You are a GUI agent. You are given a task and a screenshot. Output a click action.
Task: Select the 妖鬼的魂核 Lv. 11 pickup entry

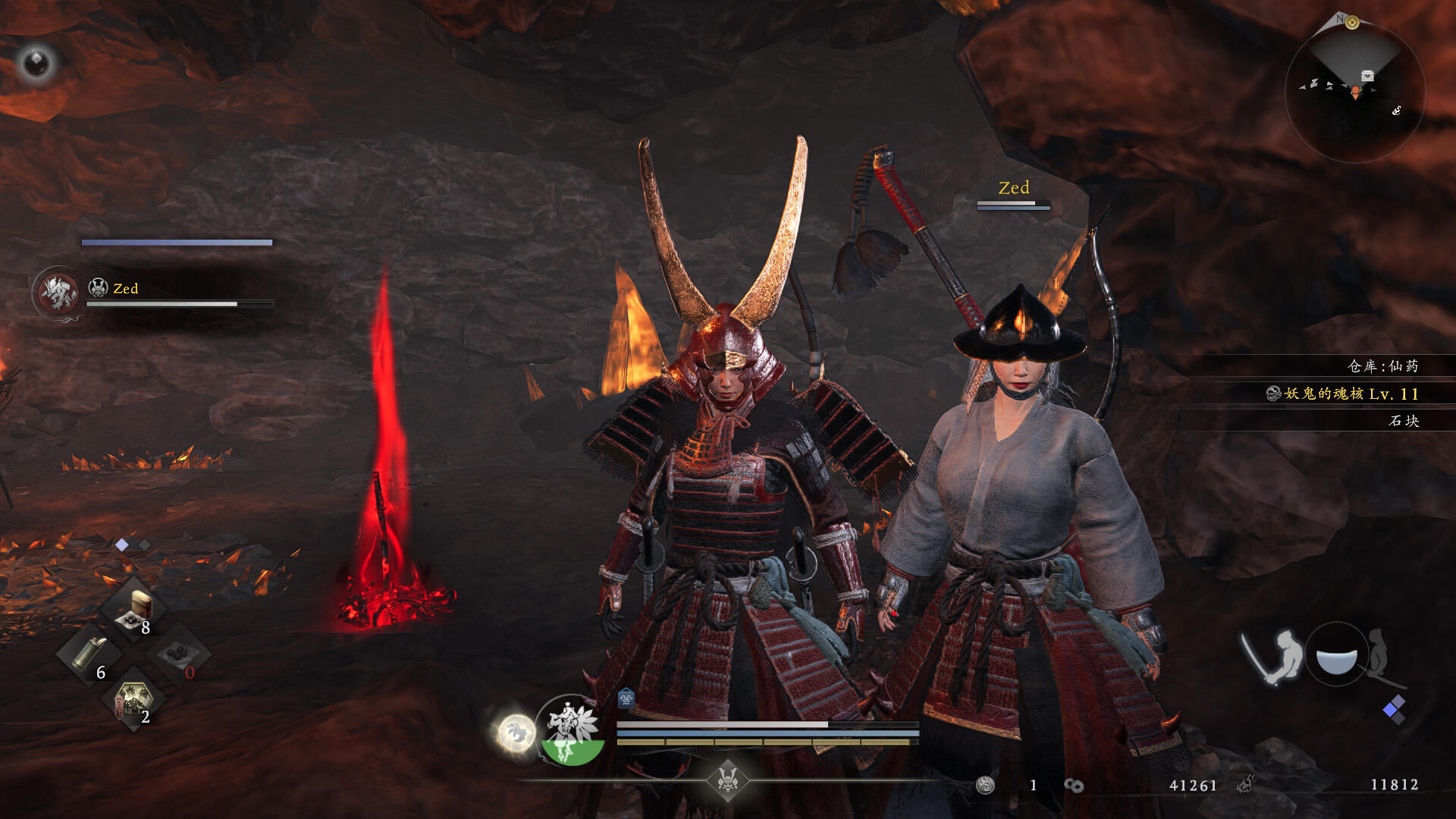click(1342, 394)
